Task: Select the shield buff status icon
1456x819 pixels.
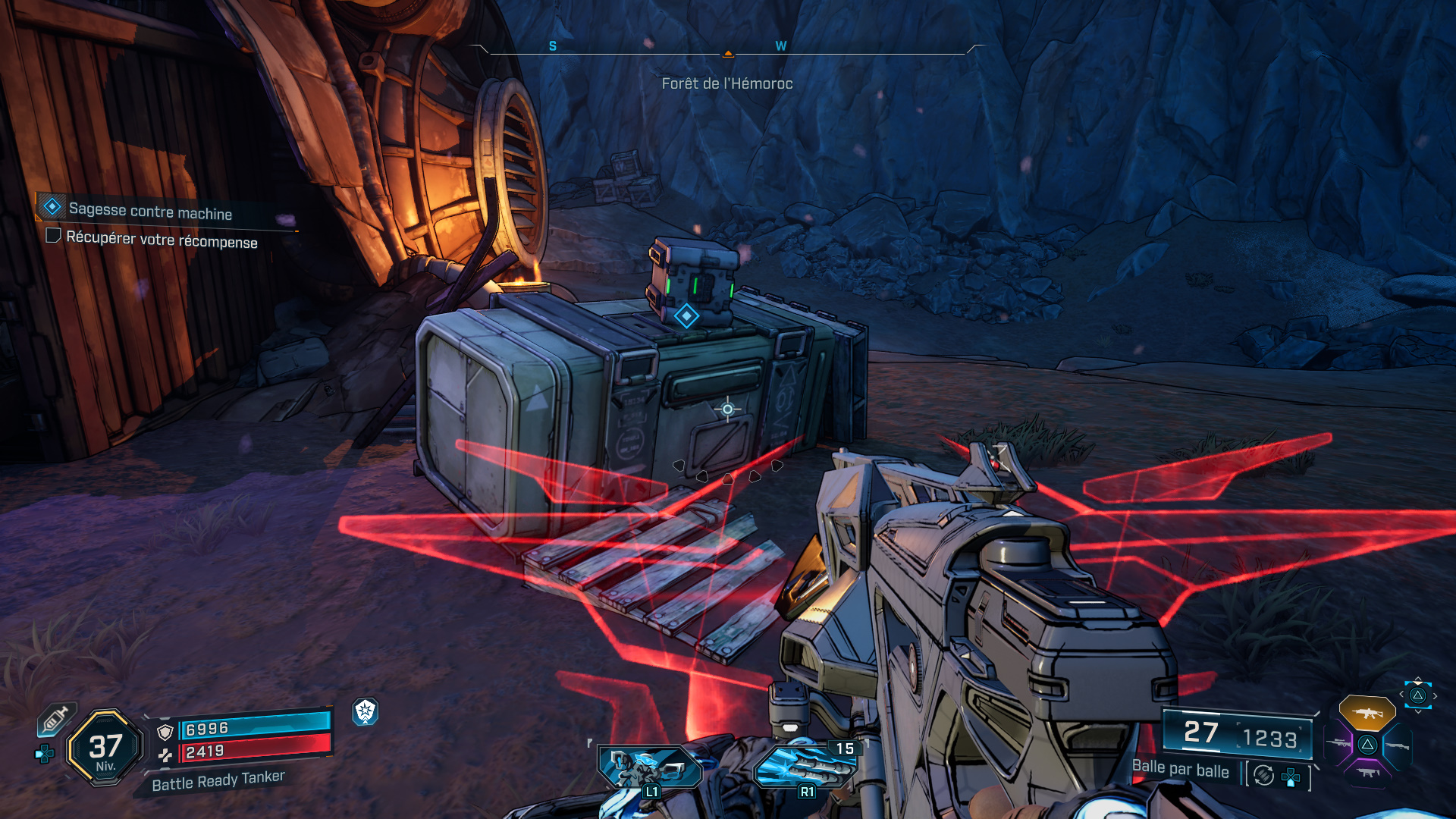Action: tap(366, 711)
